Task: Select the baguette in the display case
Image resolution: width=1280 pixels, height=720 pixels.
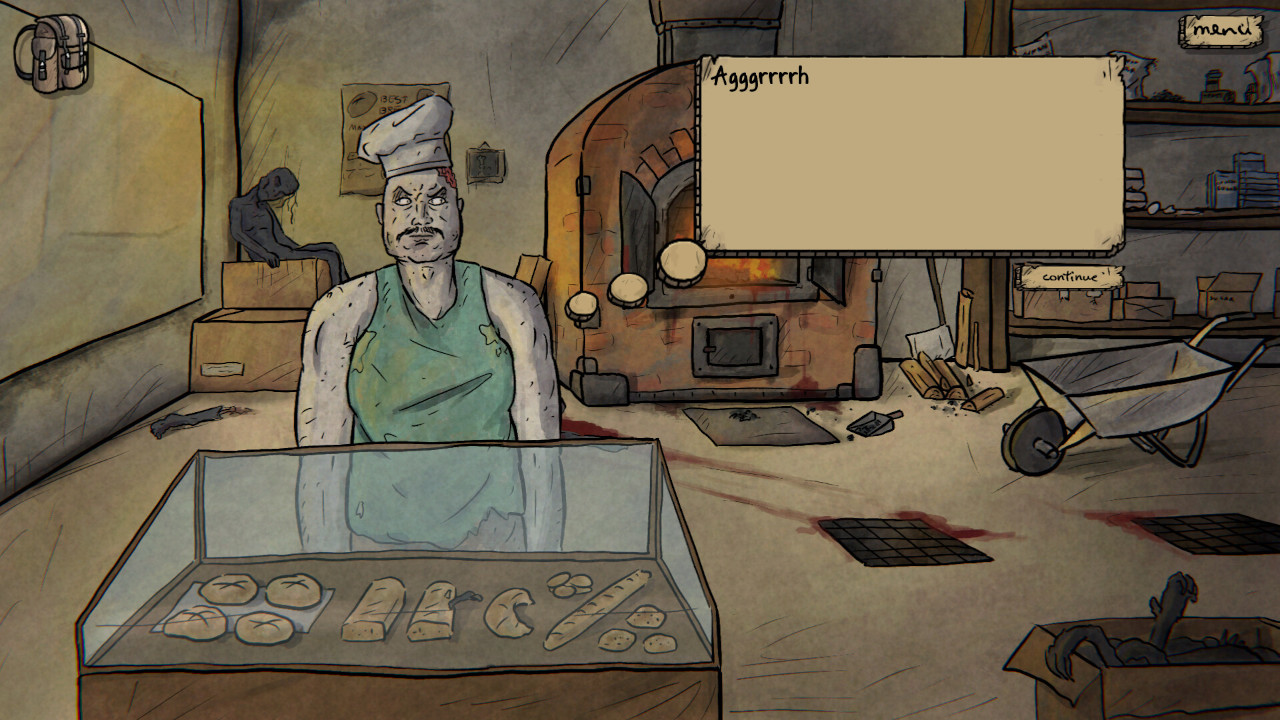Action: [595, 603]
